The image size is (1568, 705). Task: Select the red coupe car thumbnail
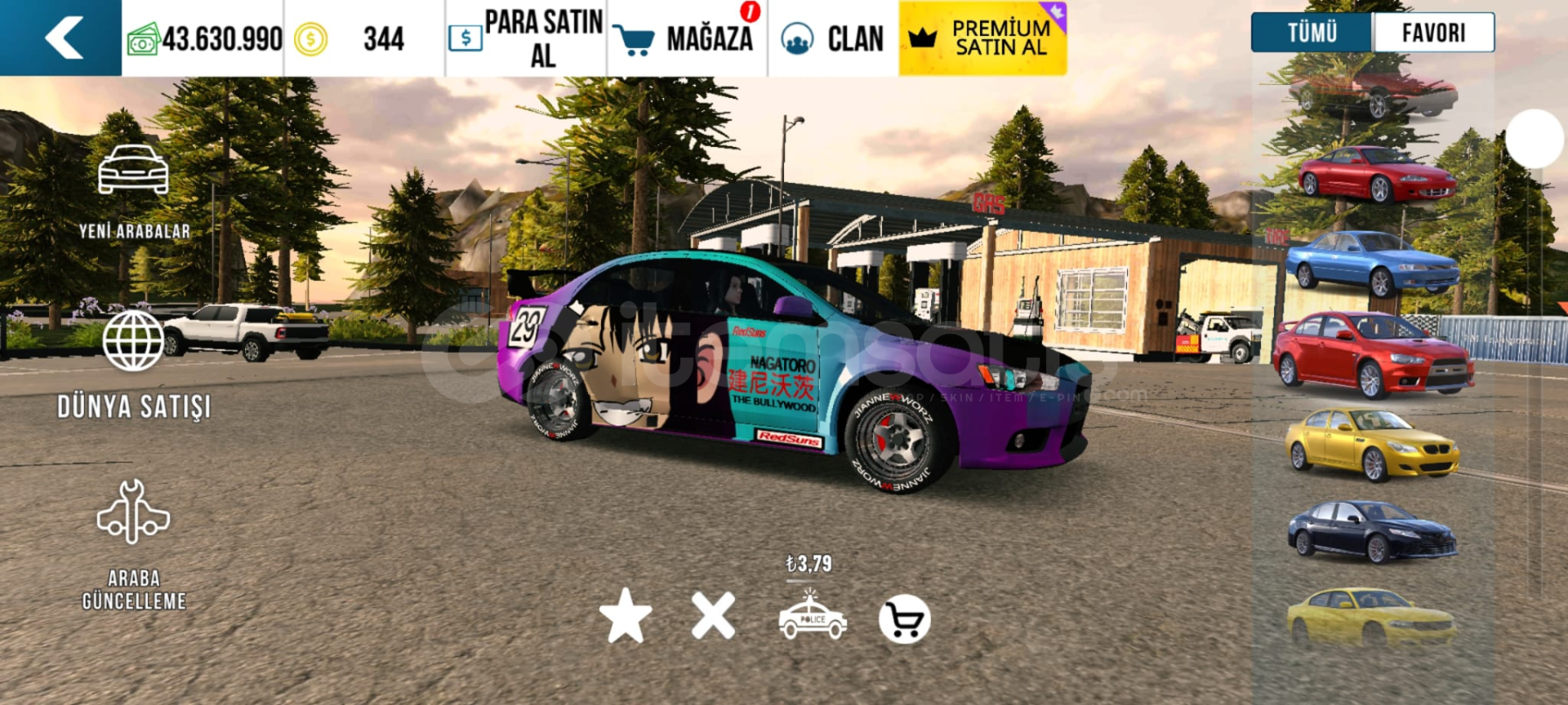pyautogui.click(x=1376, y=173)
